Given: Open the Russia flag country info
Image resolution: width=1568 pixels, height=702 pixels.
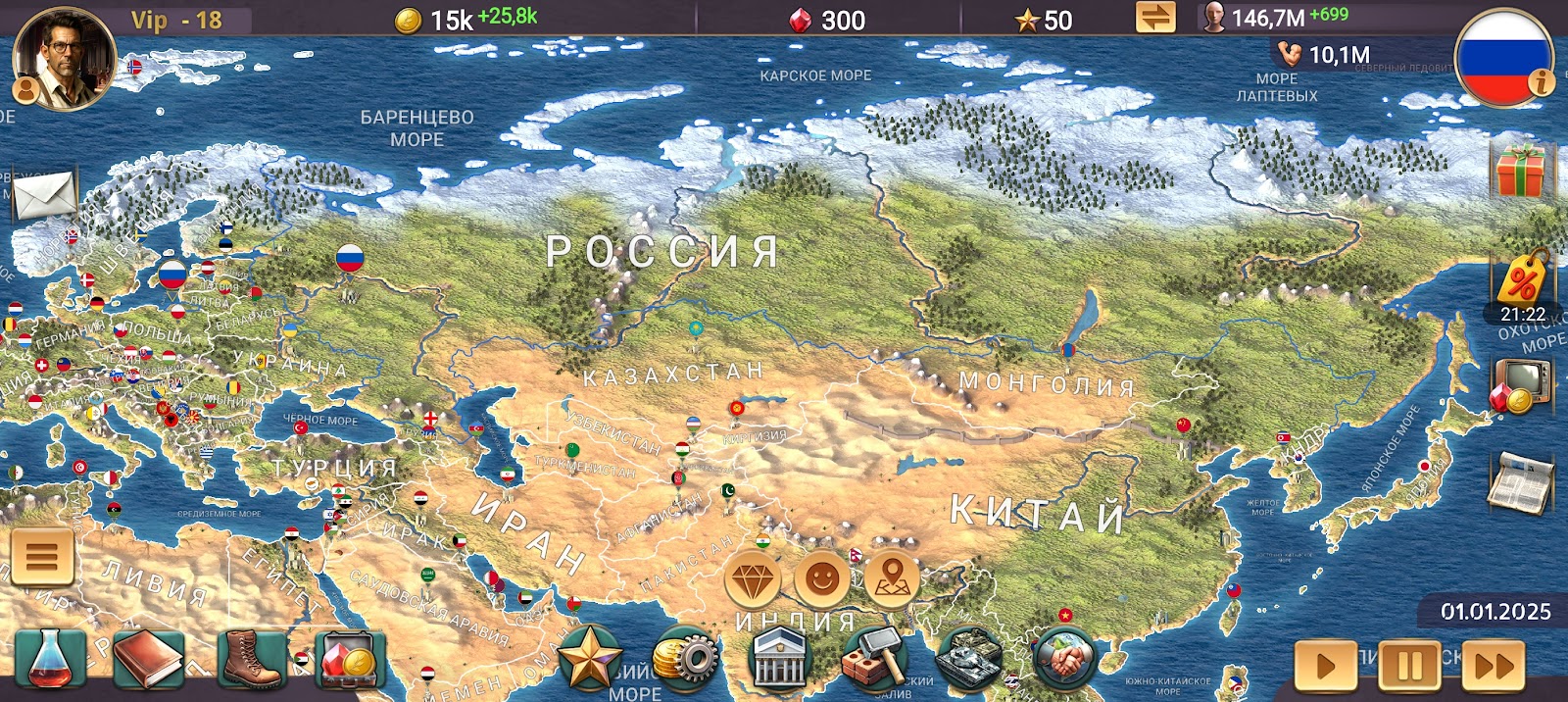Looking at the screenshot, I should pyautogui.click(x=1503, y=57).
